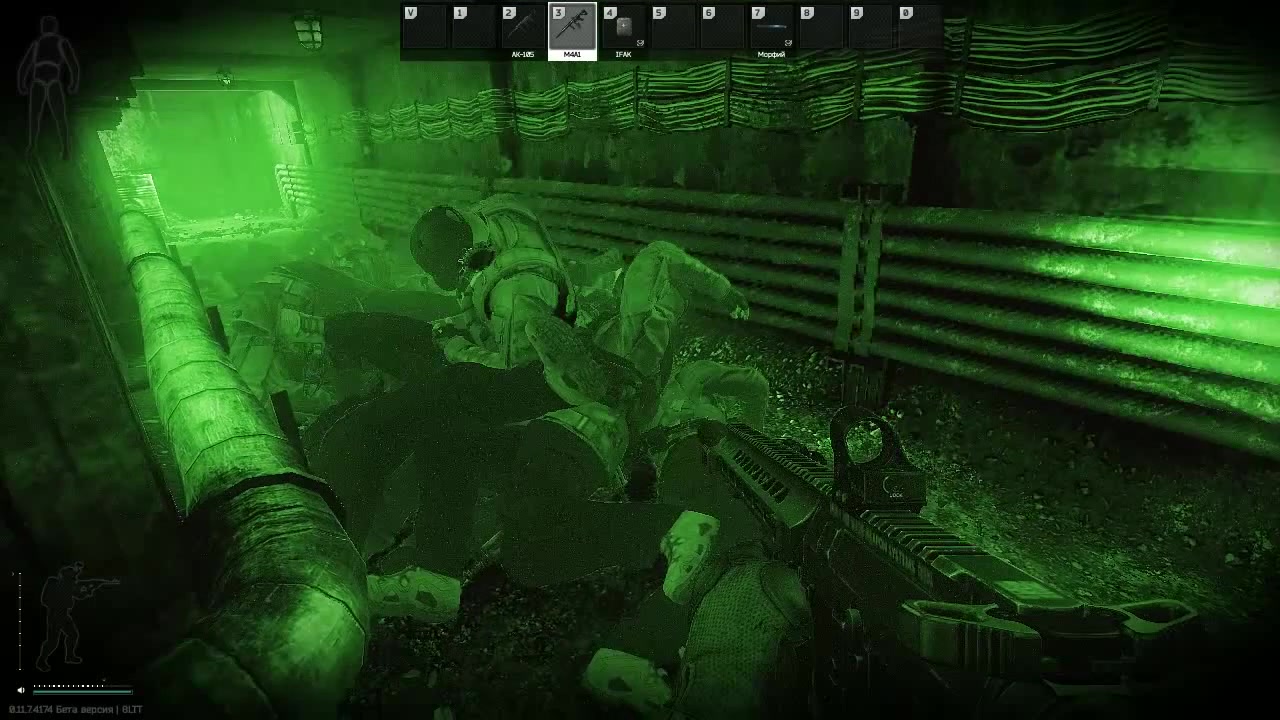
Task: Click the player stance silhouette bottom left
Action: click(72, 610)
